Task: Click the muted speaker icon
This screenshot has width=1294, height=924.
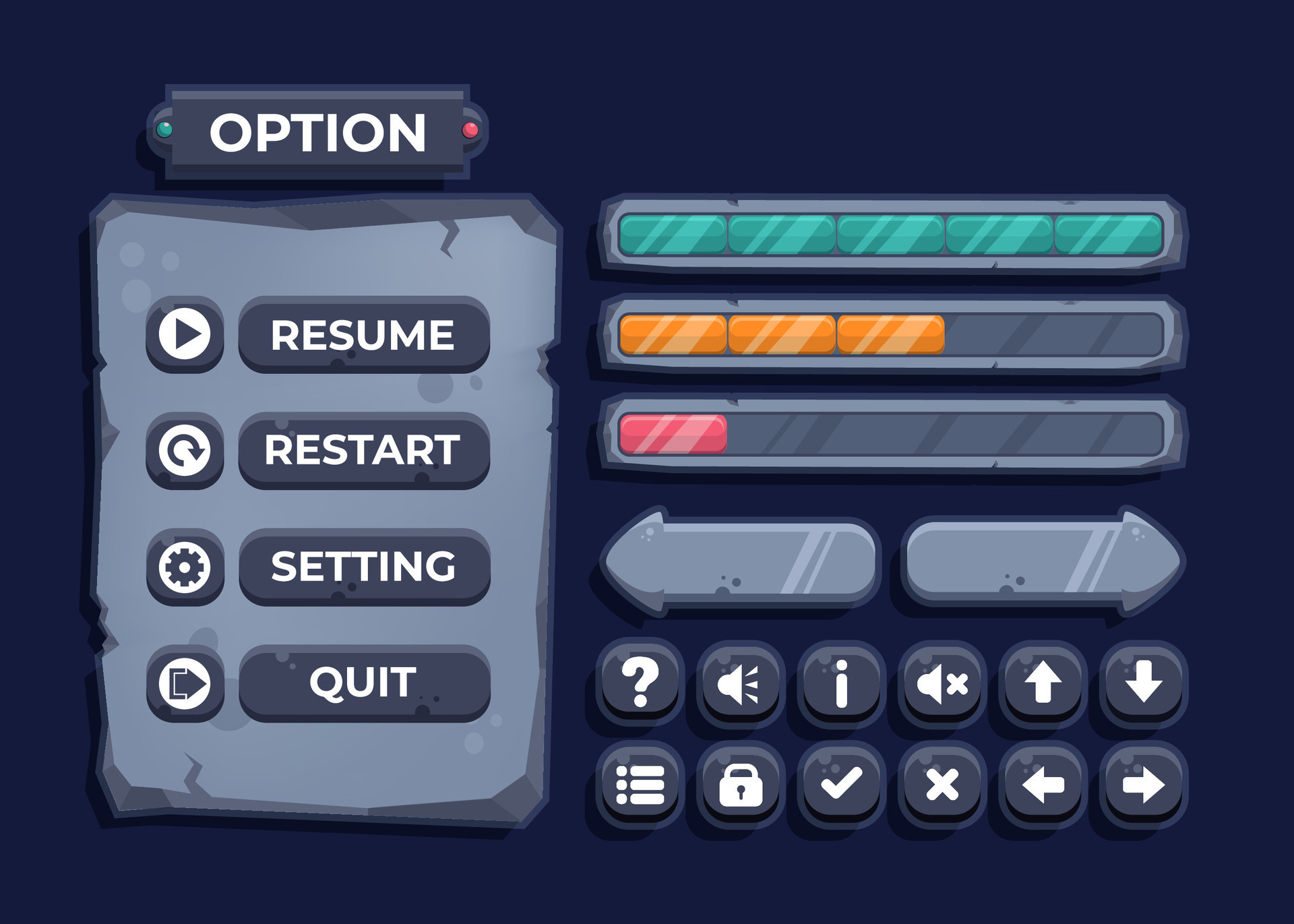Action: 942,684
